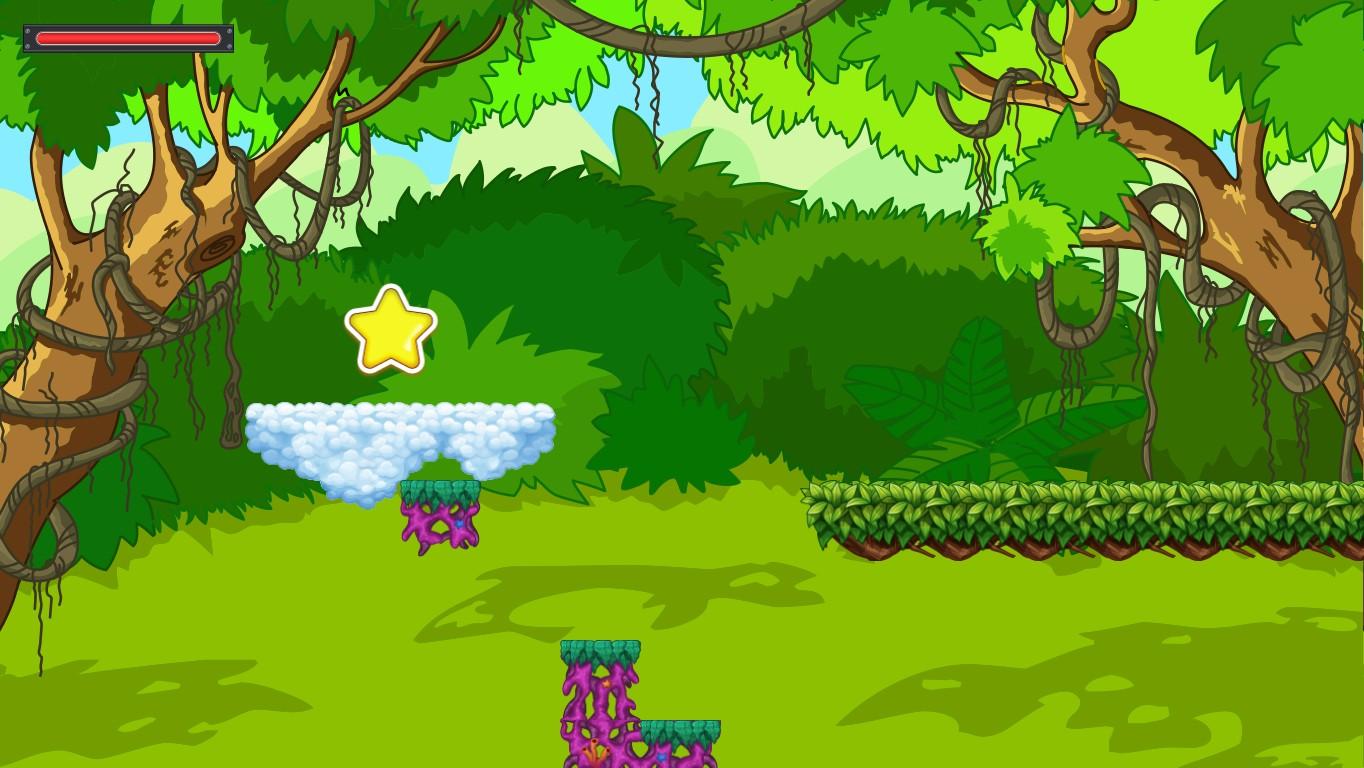
Task: Click the orange starfish on the coral pillar
Action: (607, 684)
